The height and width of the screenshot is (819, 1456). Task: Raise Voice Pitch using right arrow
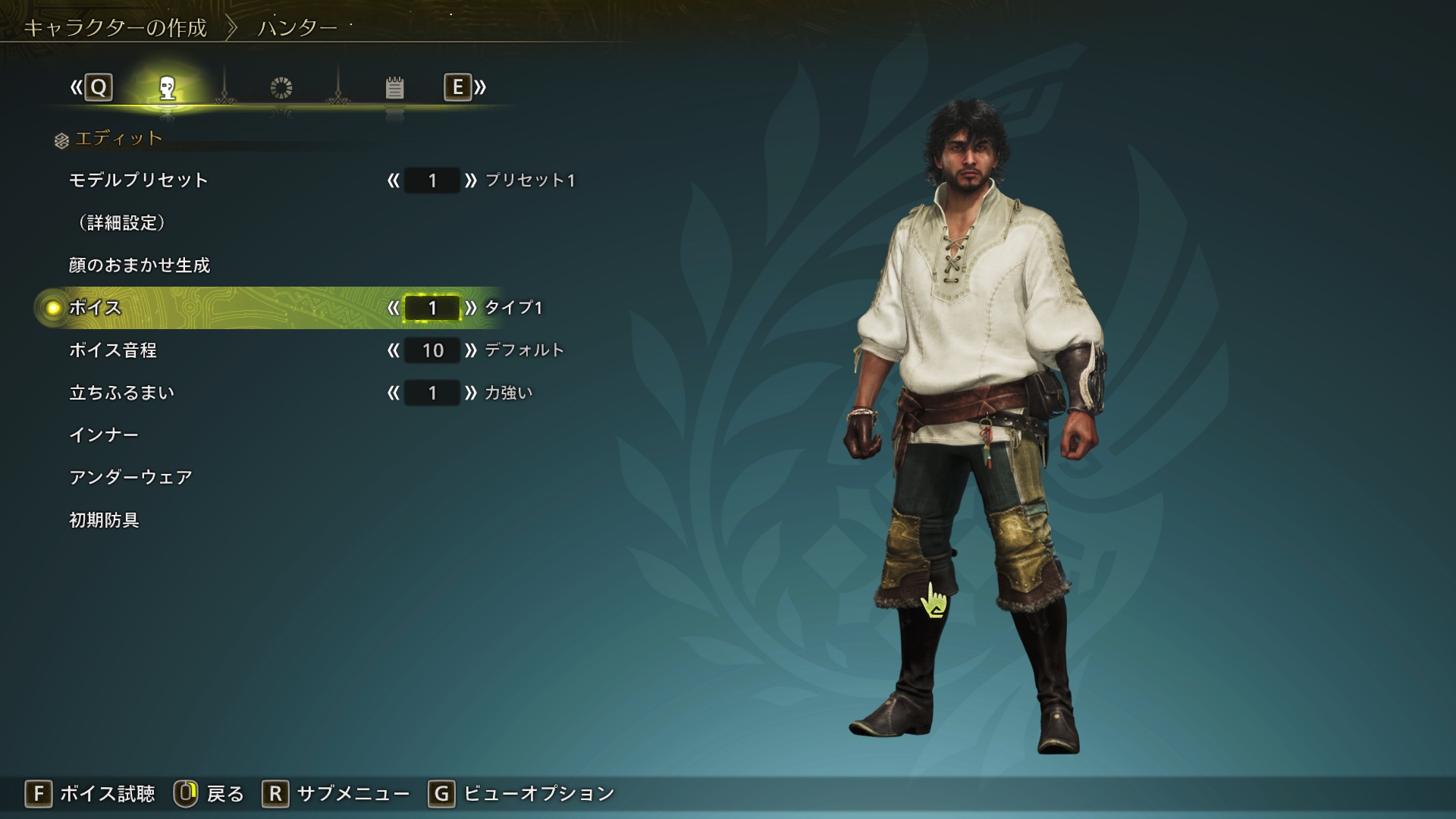(x=471, y=350)
